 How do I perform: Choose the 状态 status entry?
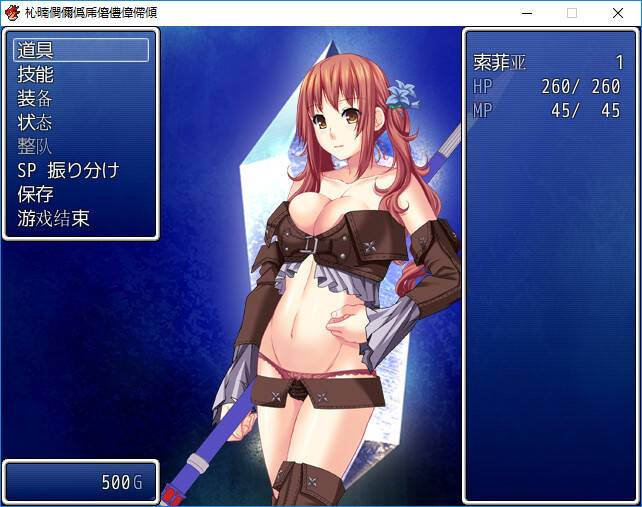[81, 122]
